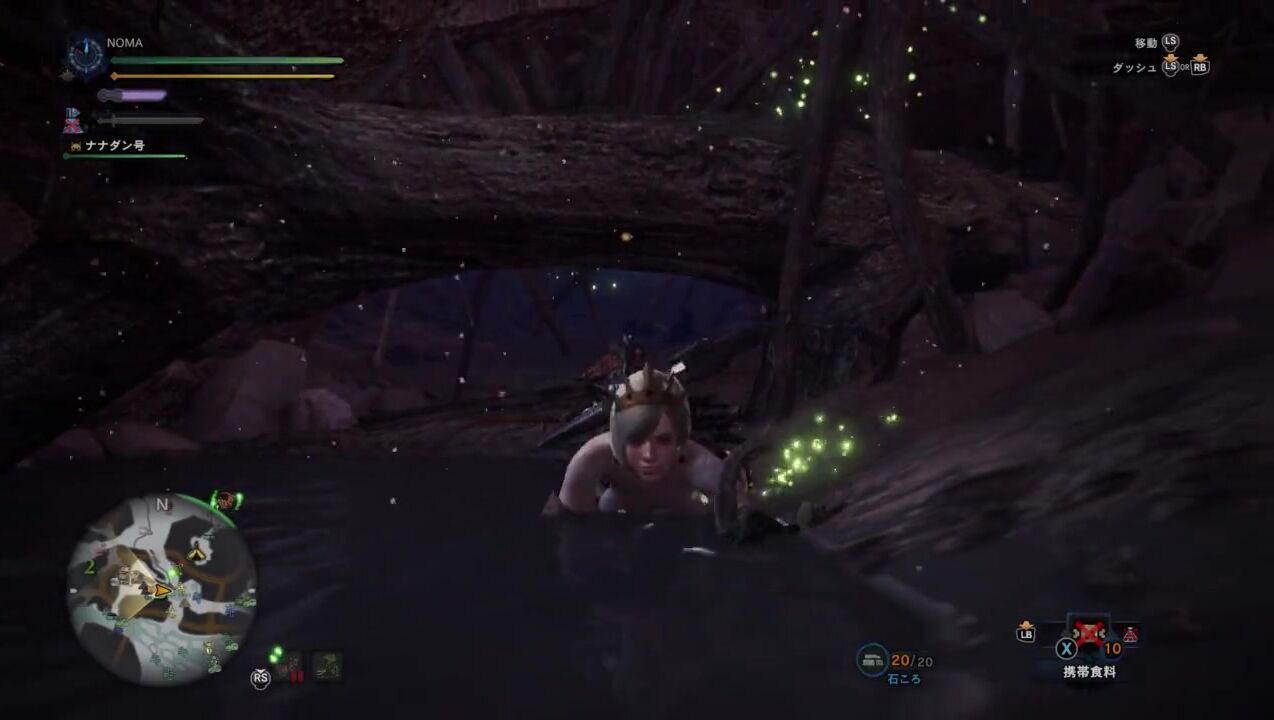Click the quest timer clock icon

click(86, 55)
